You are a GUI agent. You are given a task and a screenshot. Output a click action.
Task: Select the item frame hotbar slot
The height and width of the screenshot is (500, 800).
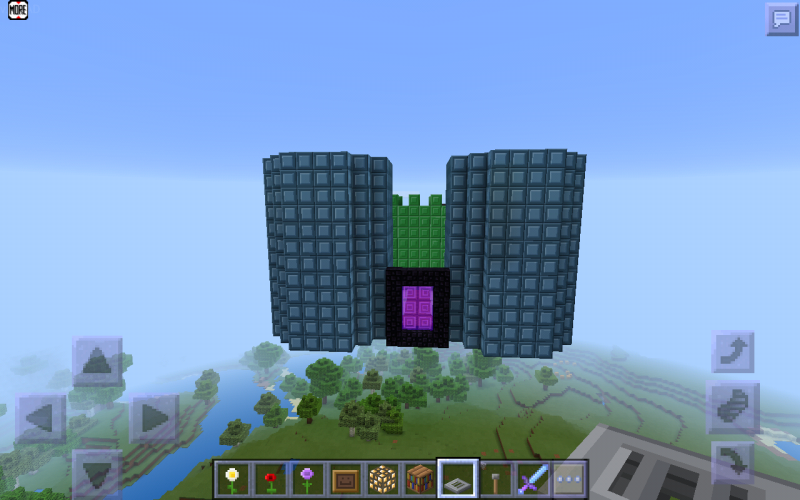tap(345, 478)
